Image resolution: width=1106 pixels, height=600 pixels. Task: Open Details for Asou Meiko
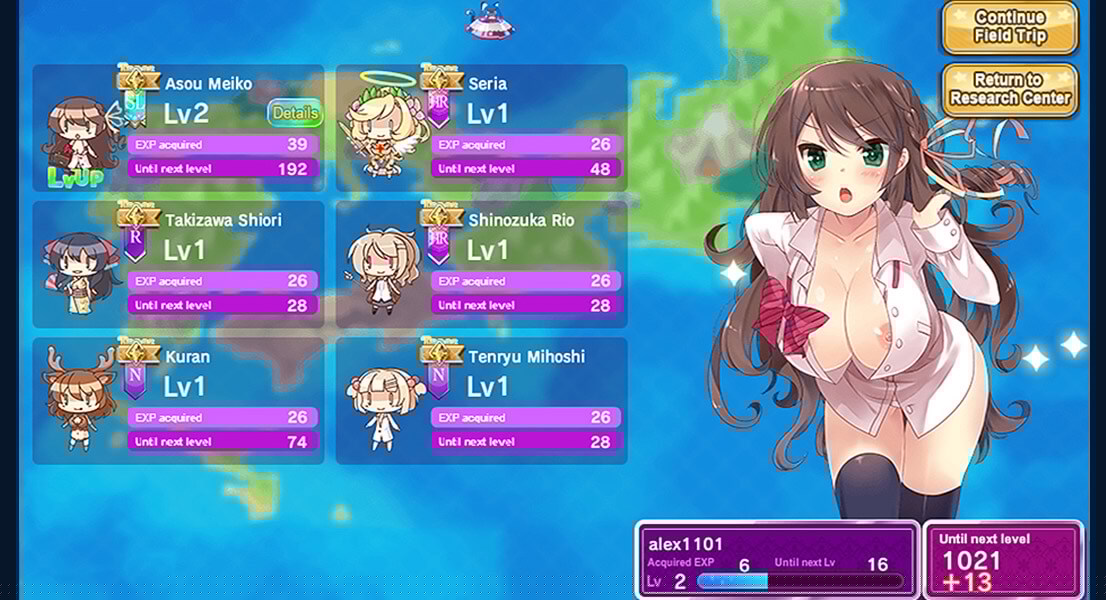coord(295,113)
